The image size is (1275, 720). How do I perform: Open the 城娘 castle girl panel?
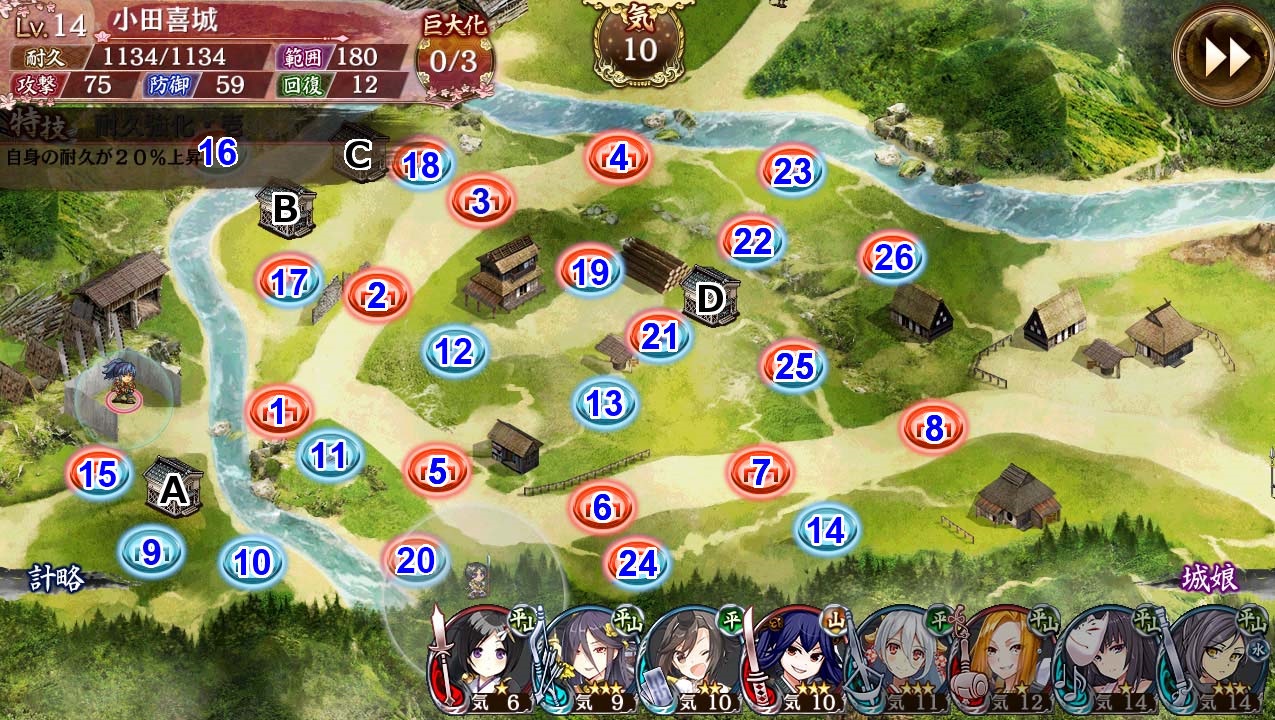1210,579
